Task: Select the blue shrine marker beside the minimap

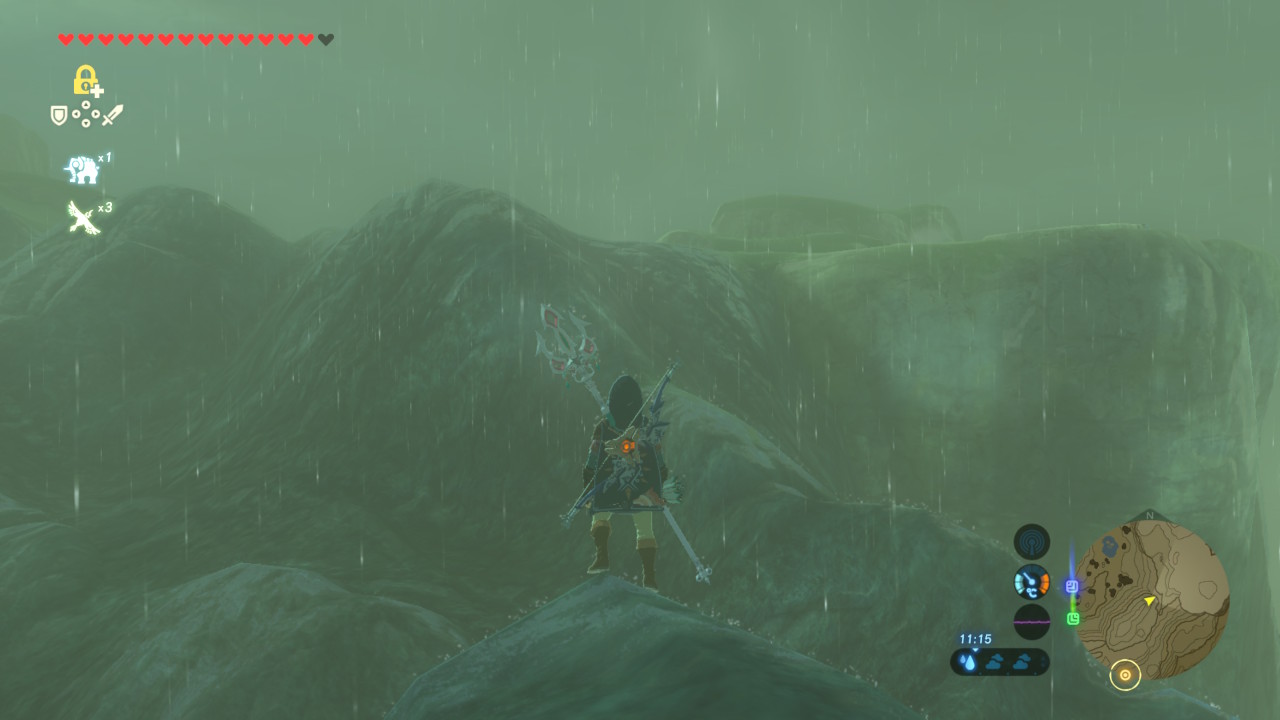Action: tap(1072, 587)
